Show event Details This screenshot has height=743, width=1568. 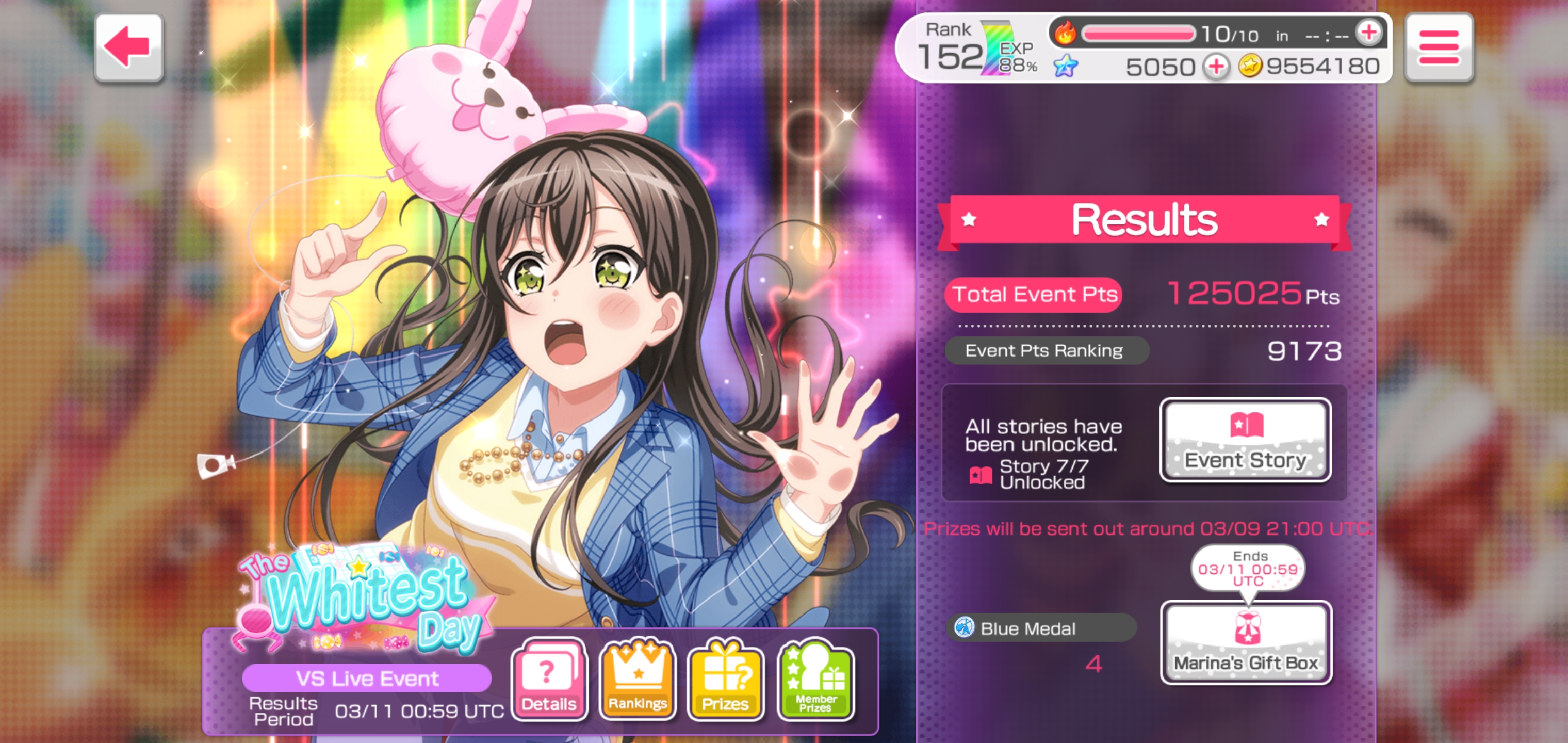[549, 680]
